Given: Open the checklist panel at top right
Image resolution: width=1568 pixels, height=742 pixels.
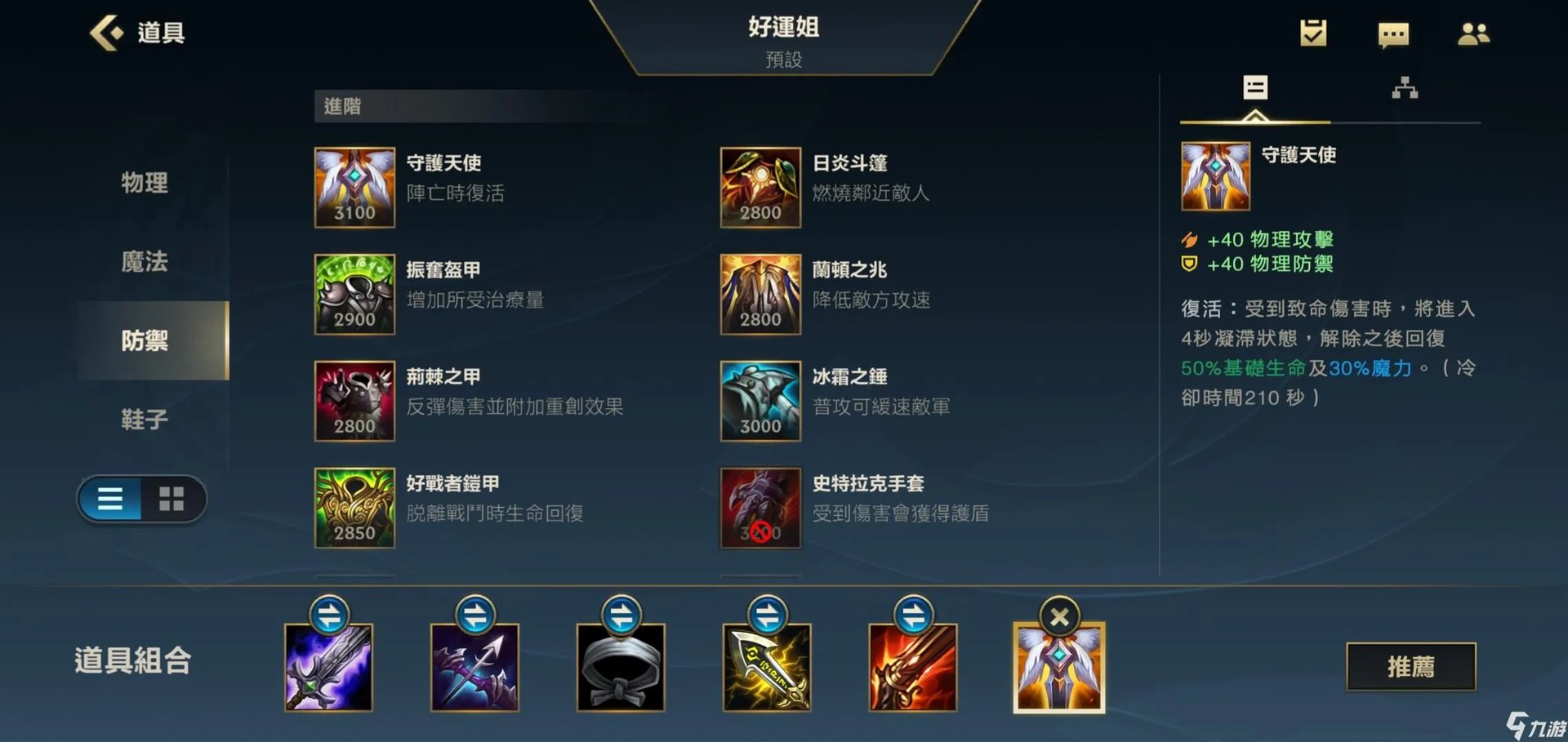Looking at the screenshot, I should (1313, 34).
